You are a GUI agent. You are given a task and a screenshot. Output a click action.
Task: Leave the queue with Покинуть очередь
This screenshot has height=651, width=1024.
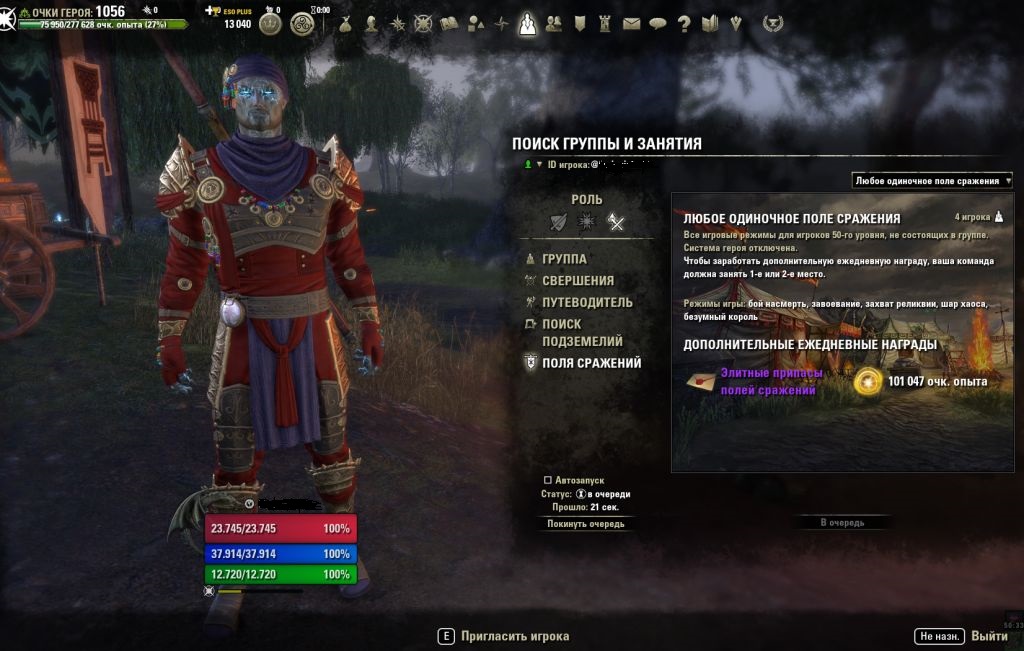(585, 523)
